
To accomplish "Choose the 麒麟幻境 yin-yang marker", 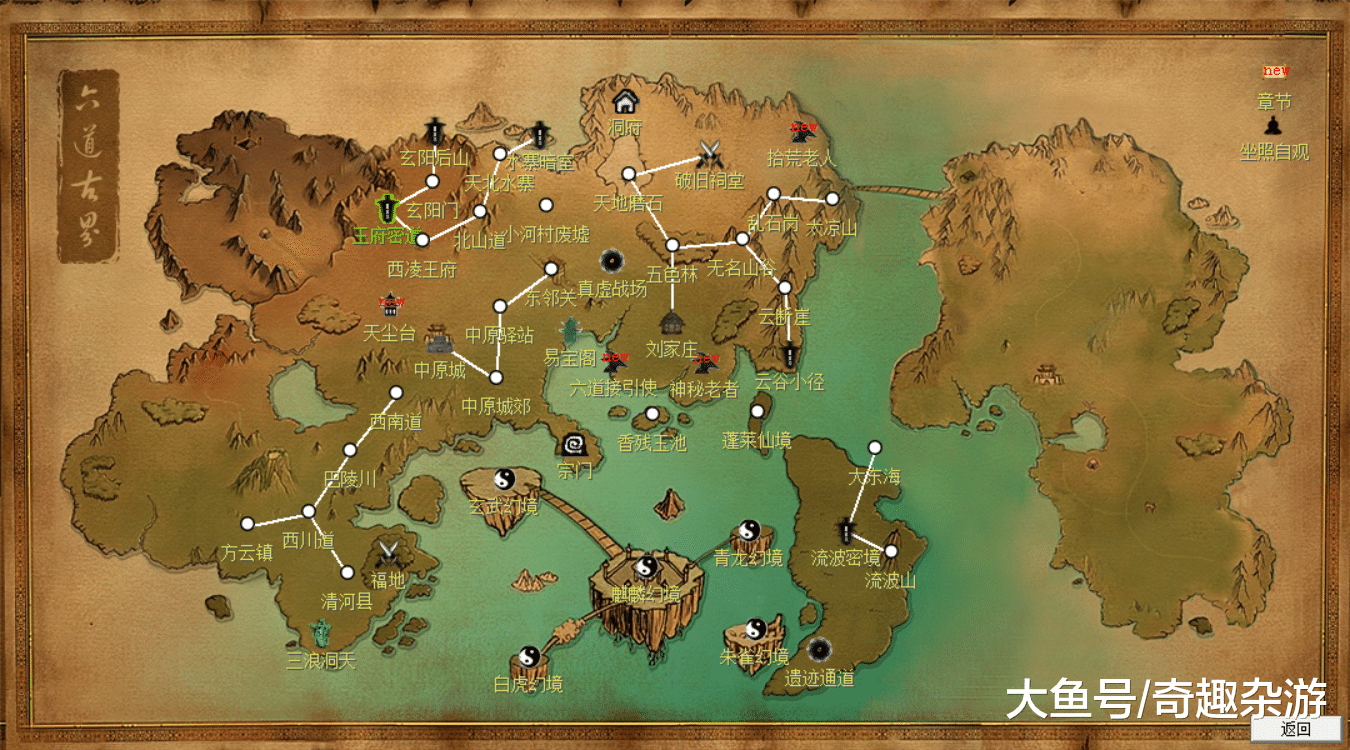I will (x=646, y=567).
